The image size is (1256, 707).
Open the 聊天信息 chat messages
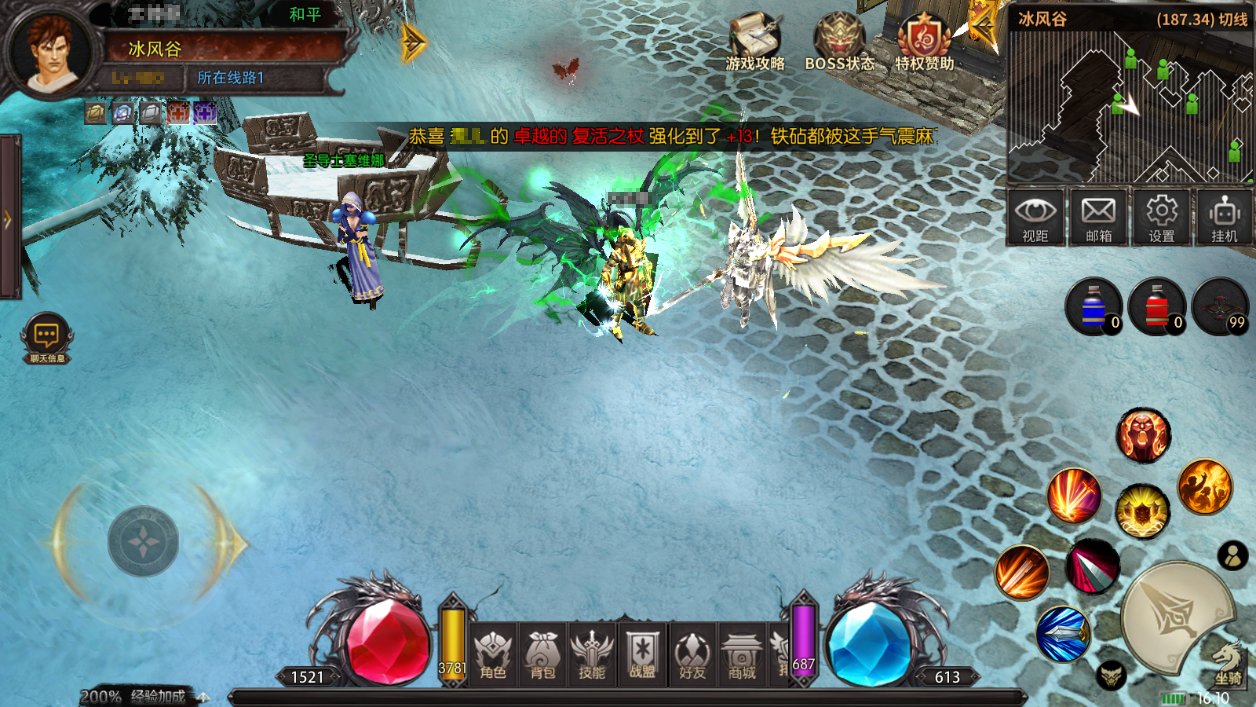pyautogui.click(x=47, y=340)
